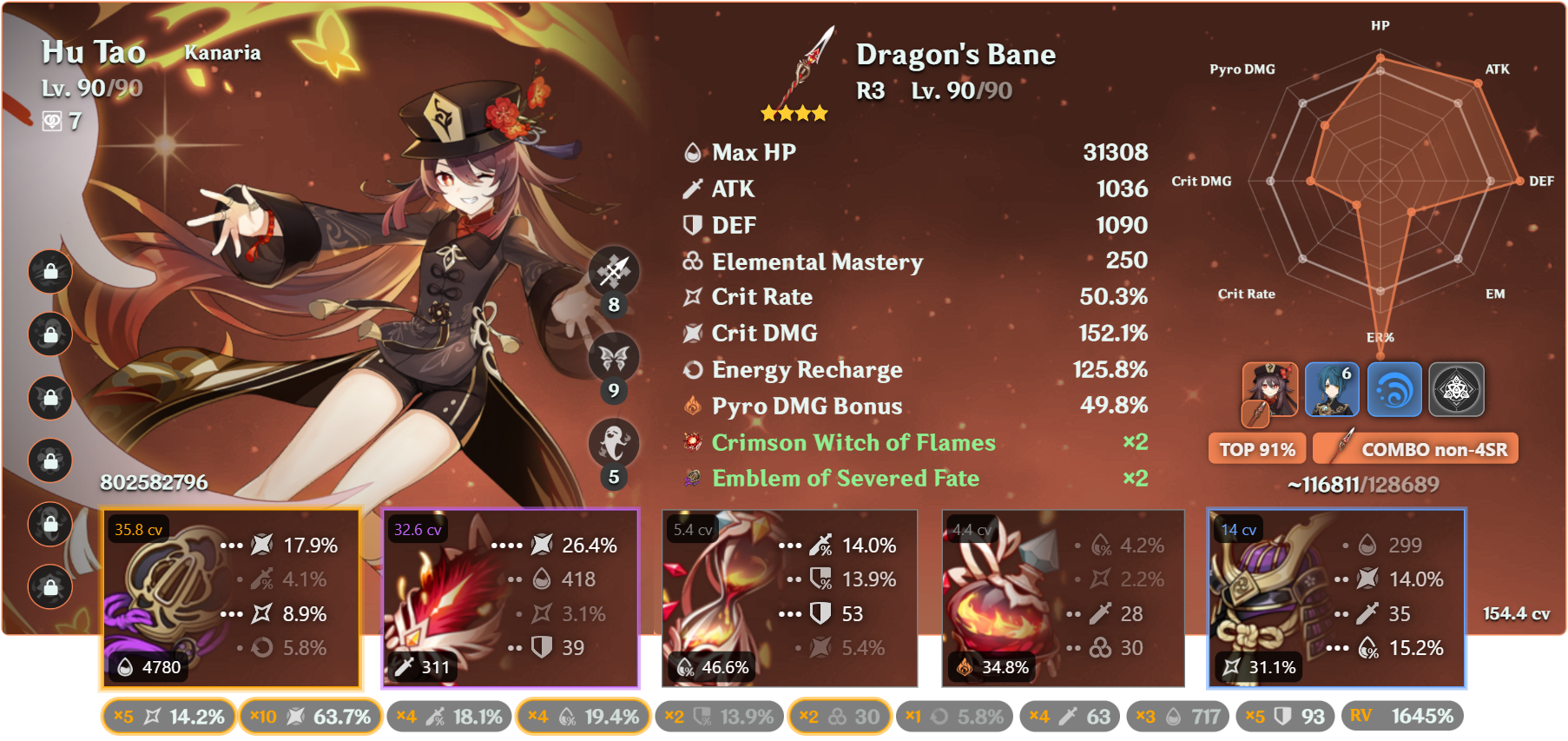
Task: Toggle the first padlock on the left sidebar
Action: click(49, 273)
